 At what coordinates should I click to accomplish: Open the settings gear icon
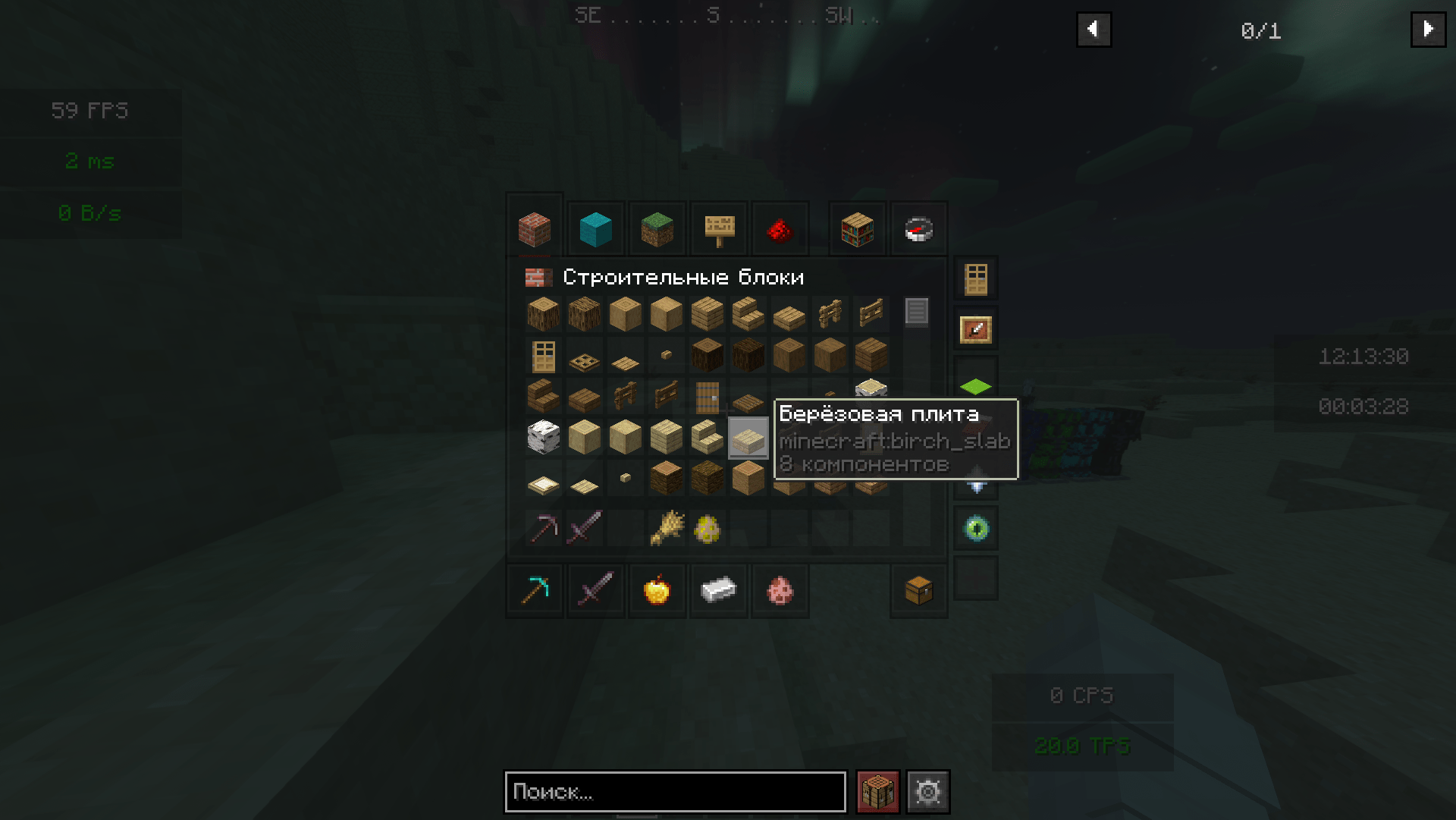928,791
